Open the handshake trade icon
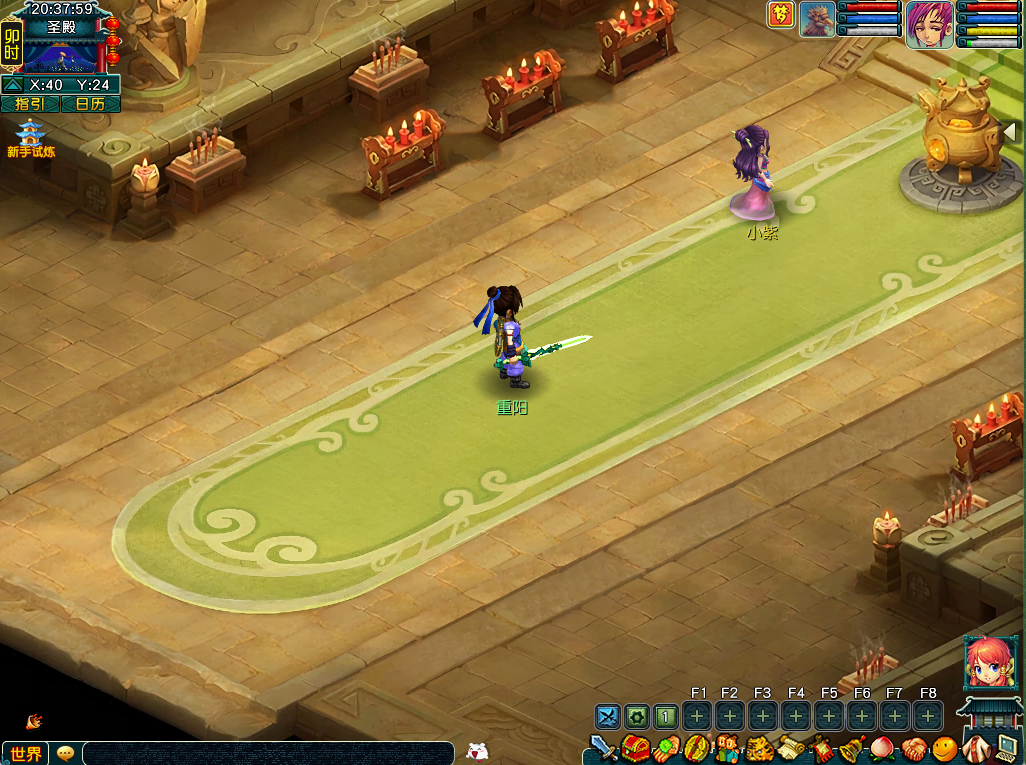The height and width of the screenshot is (765, 1026). (914, 748)
